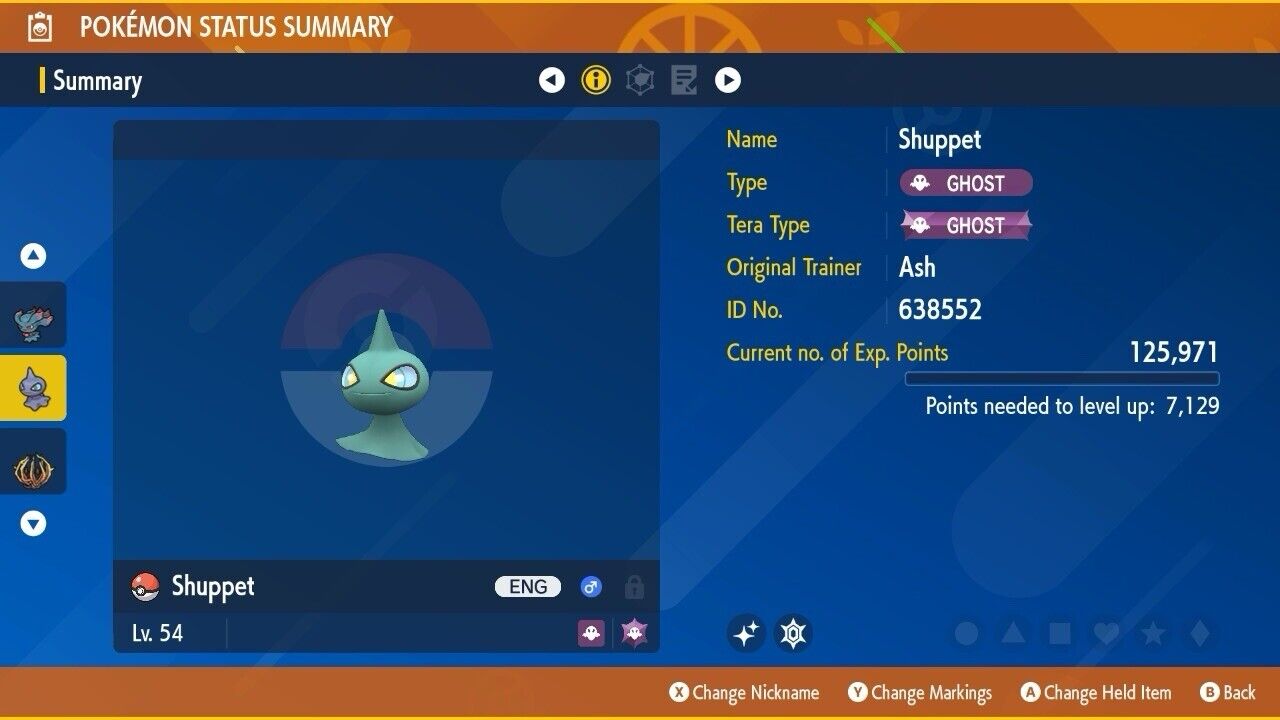Click the down arrow below the party list

(x=33, y=523)
